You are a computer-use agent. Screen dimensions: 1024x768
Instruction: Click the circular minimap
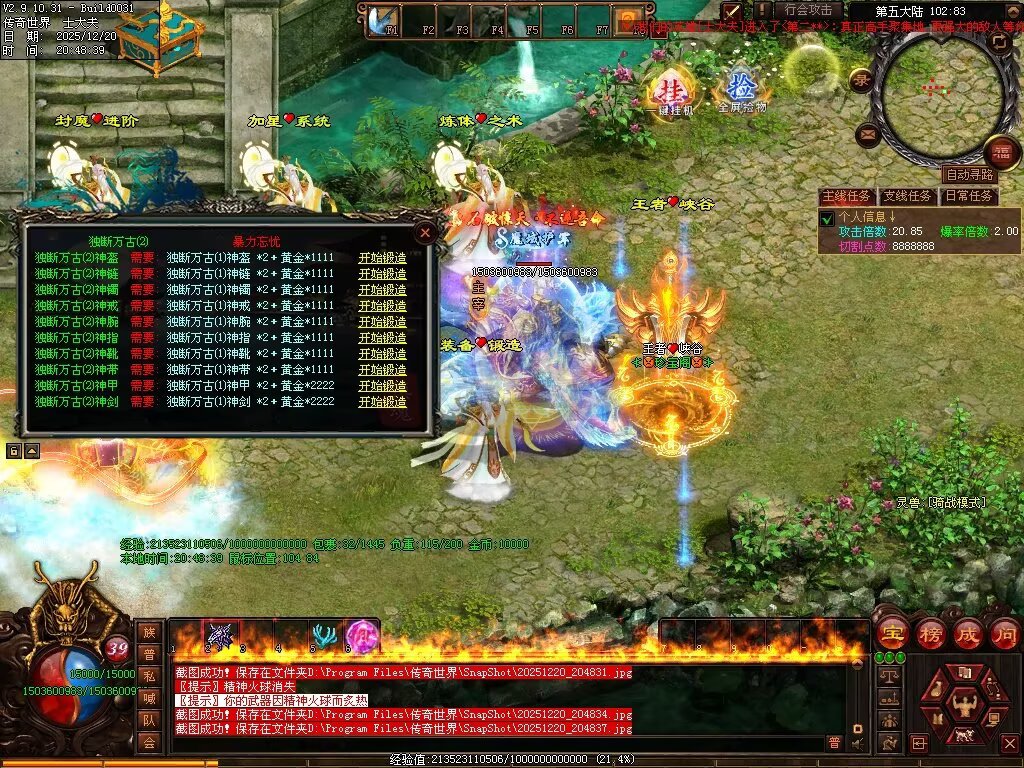click(x=938, y=88)
